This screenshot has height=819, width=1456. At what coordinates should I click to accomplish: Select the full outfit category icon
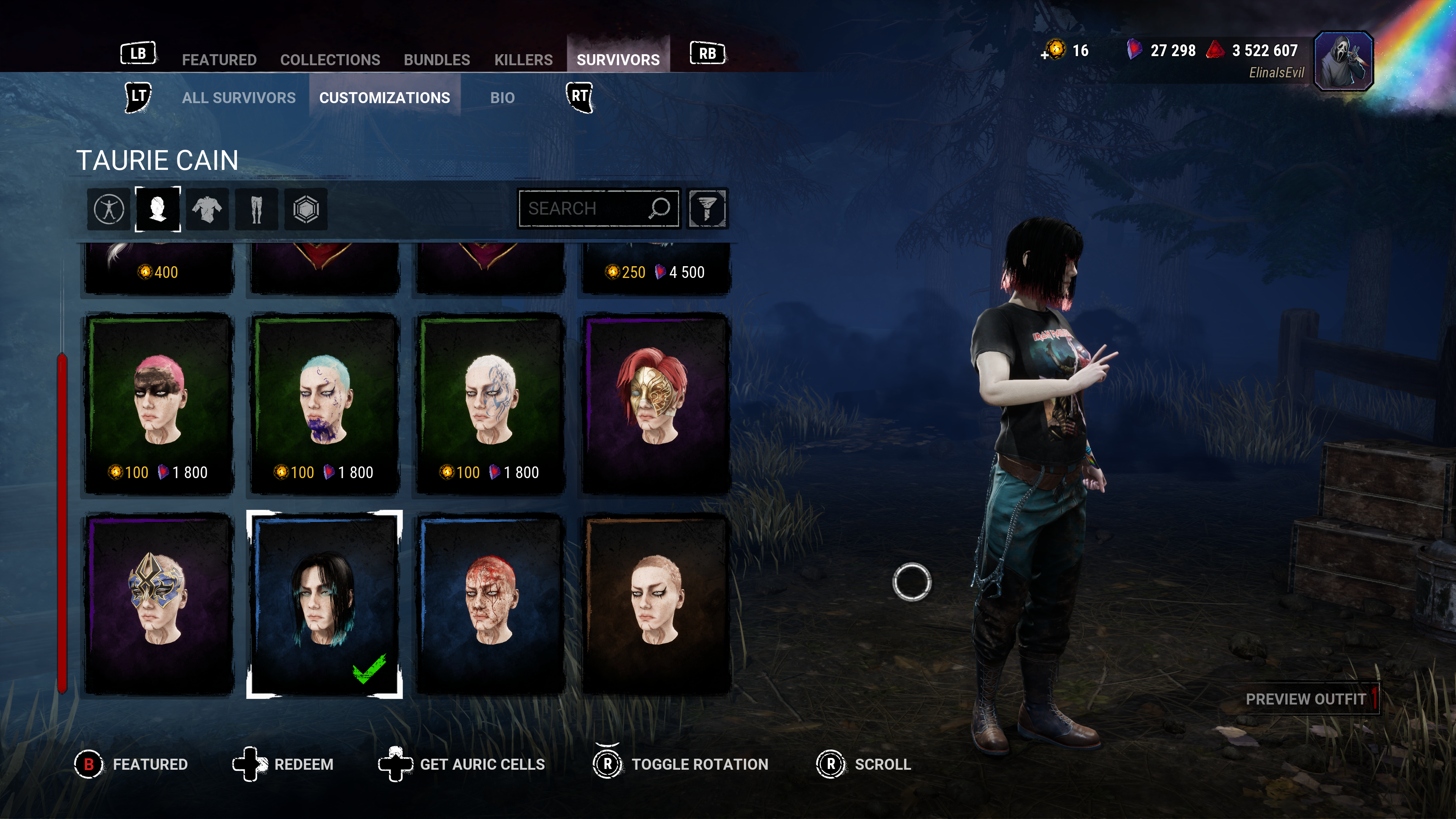(x=109, y=209)
